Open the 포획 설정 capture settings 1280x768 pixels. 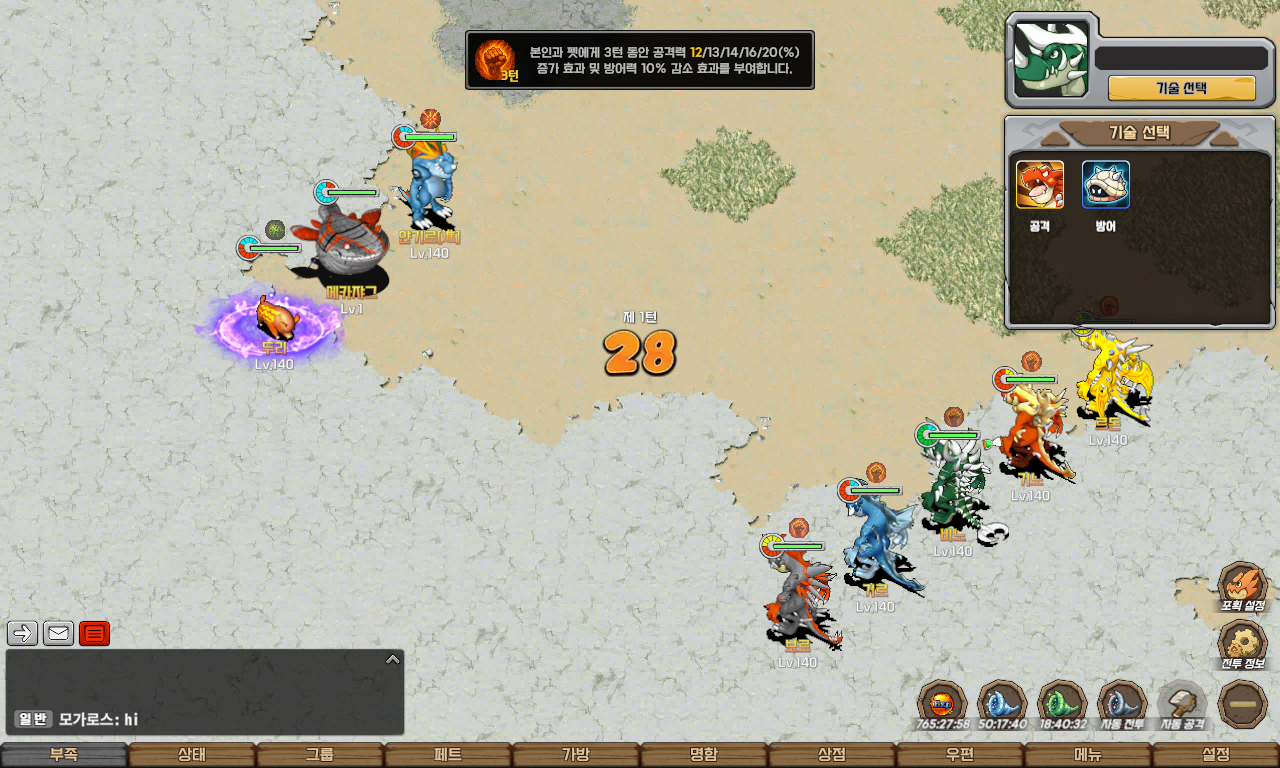click(x=1243, y=586)
